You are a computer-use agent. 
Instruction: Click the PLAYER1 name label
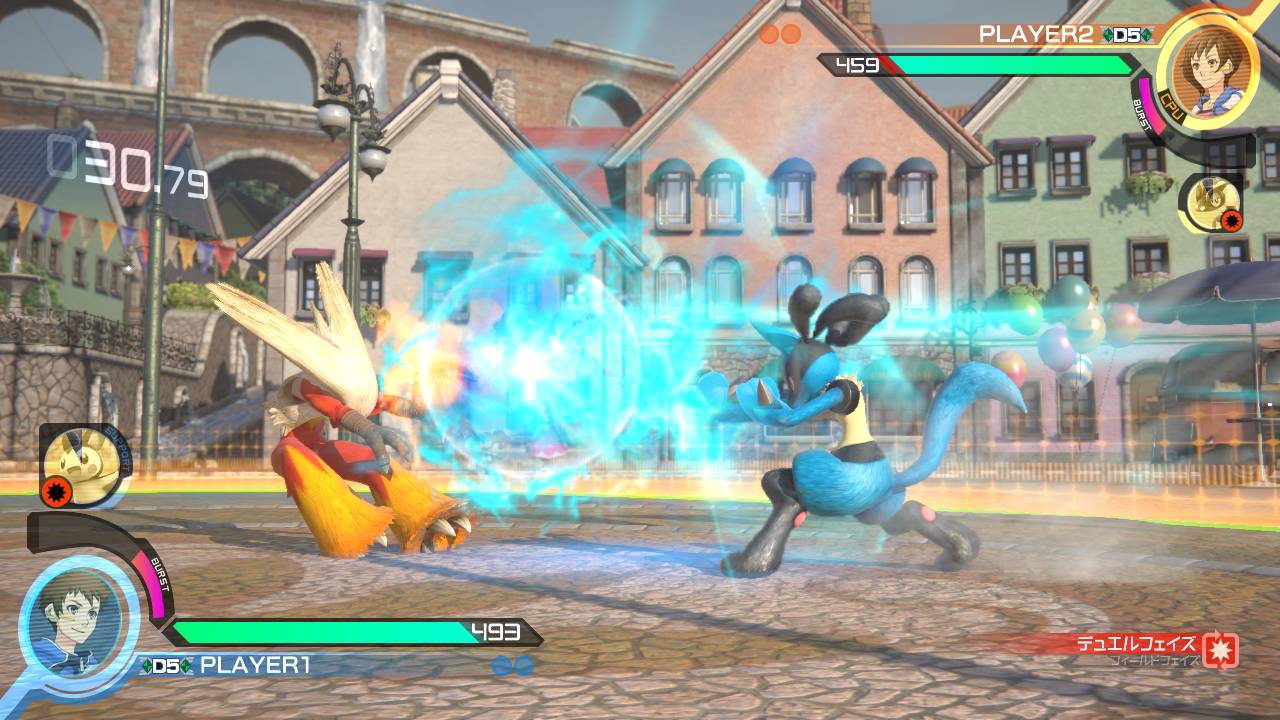[x=255, y=664]
